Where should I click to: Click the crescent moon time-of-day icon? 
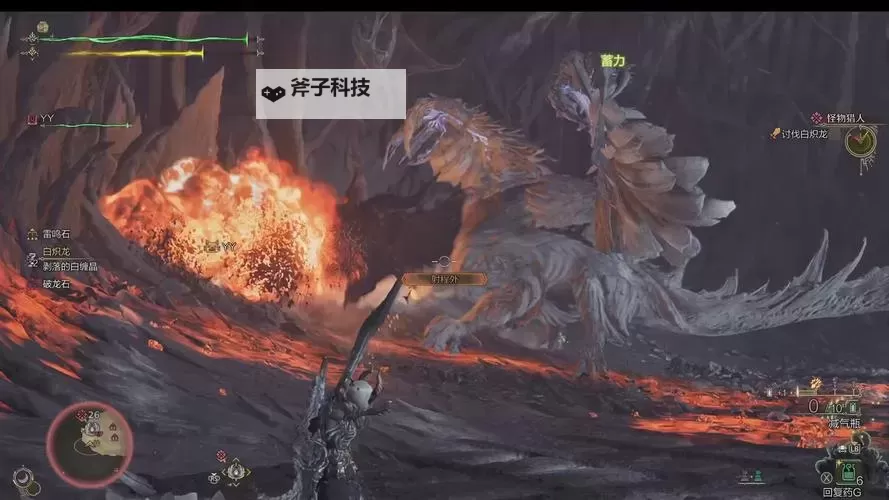pyautogui.click(x=21, y=476)
